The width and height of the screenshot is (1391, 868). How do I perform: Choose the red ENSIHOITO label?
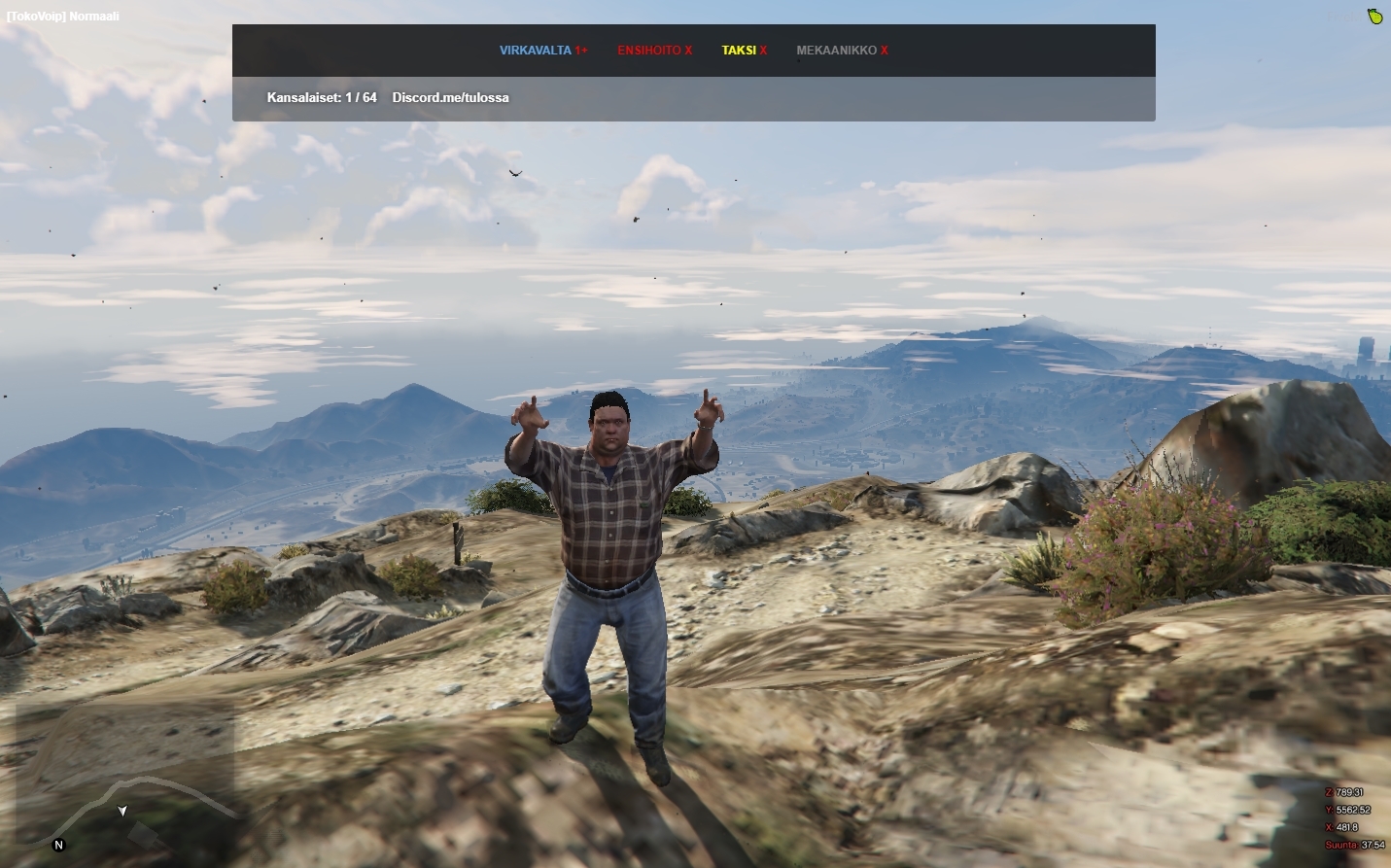coord(649,51)
